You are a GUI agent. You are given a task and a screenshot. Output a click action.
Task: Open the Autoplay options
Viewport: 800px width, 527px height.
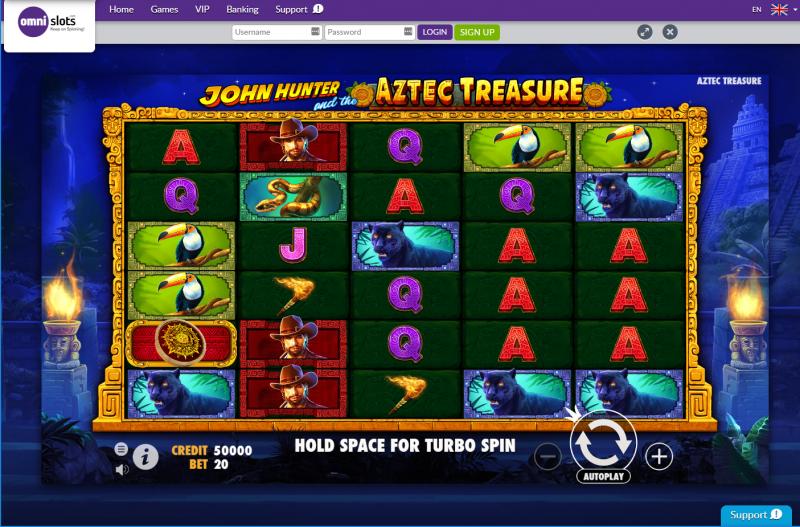[603, 476]
